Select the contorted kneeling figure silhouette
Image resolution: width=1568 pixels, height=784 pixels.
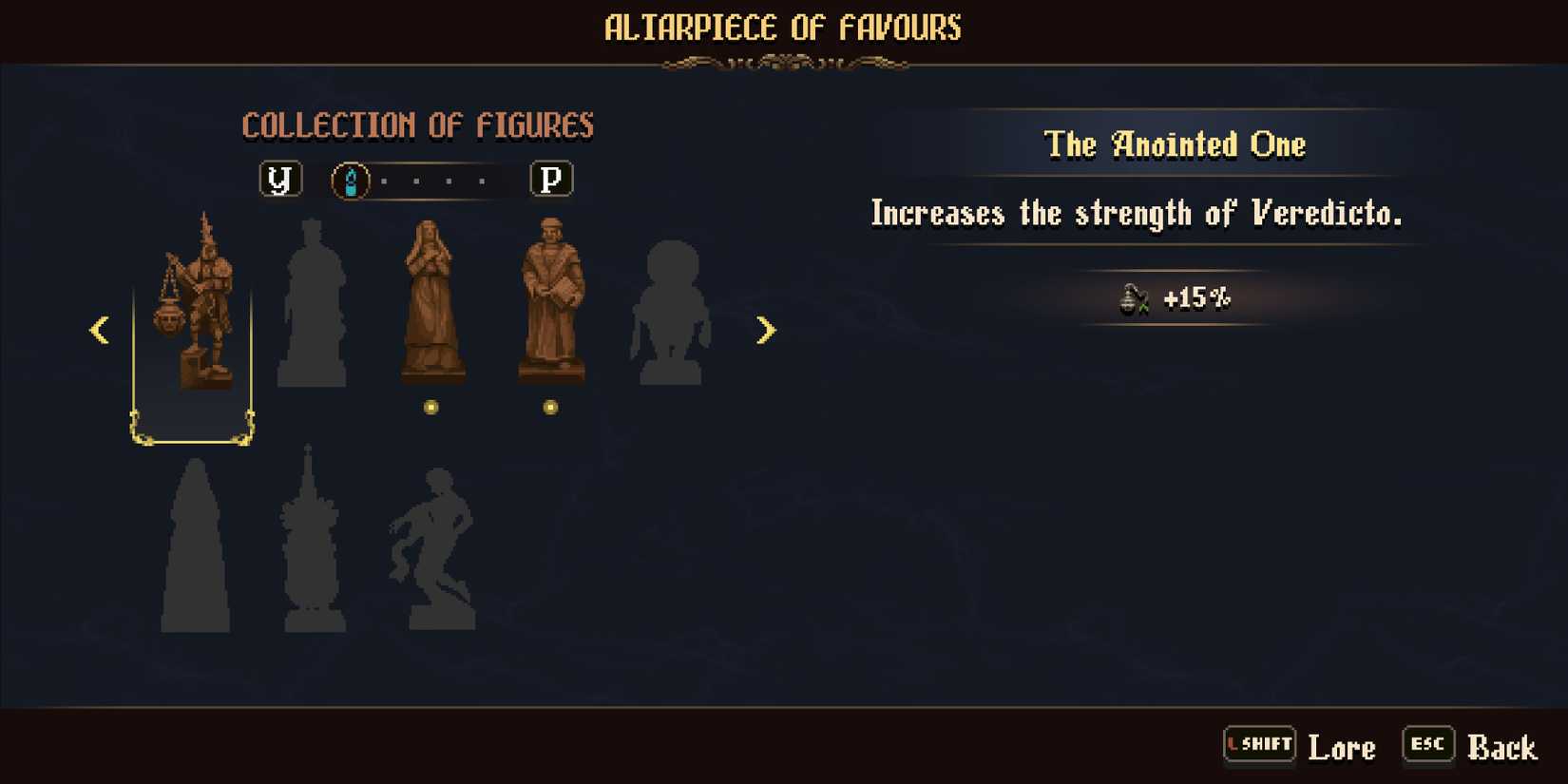[432, 546]
